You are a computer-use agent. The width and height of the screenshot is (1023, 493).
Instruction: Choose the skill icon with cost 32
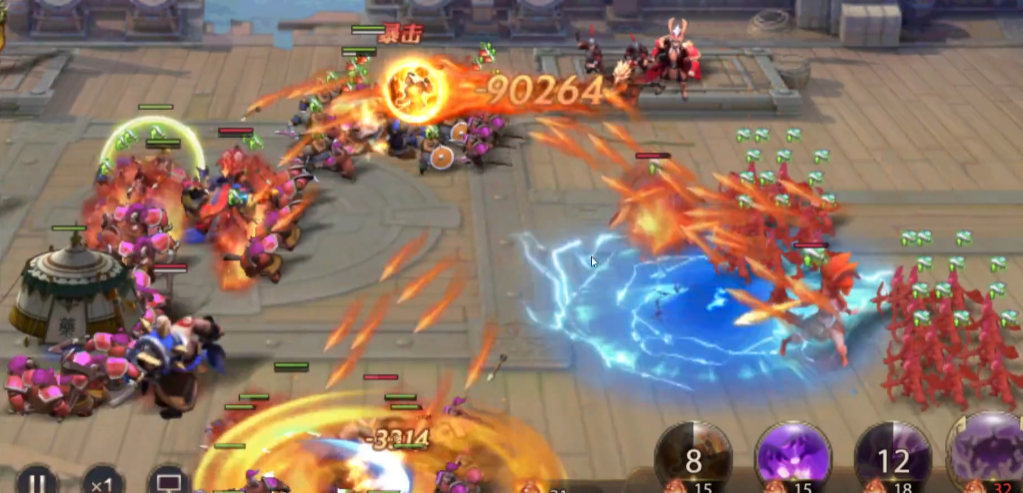coord(989,456)
